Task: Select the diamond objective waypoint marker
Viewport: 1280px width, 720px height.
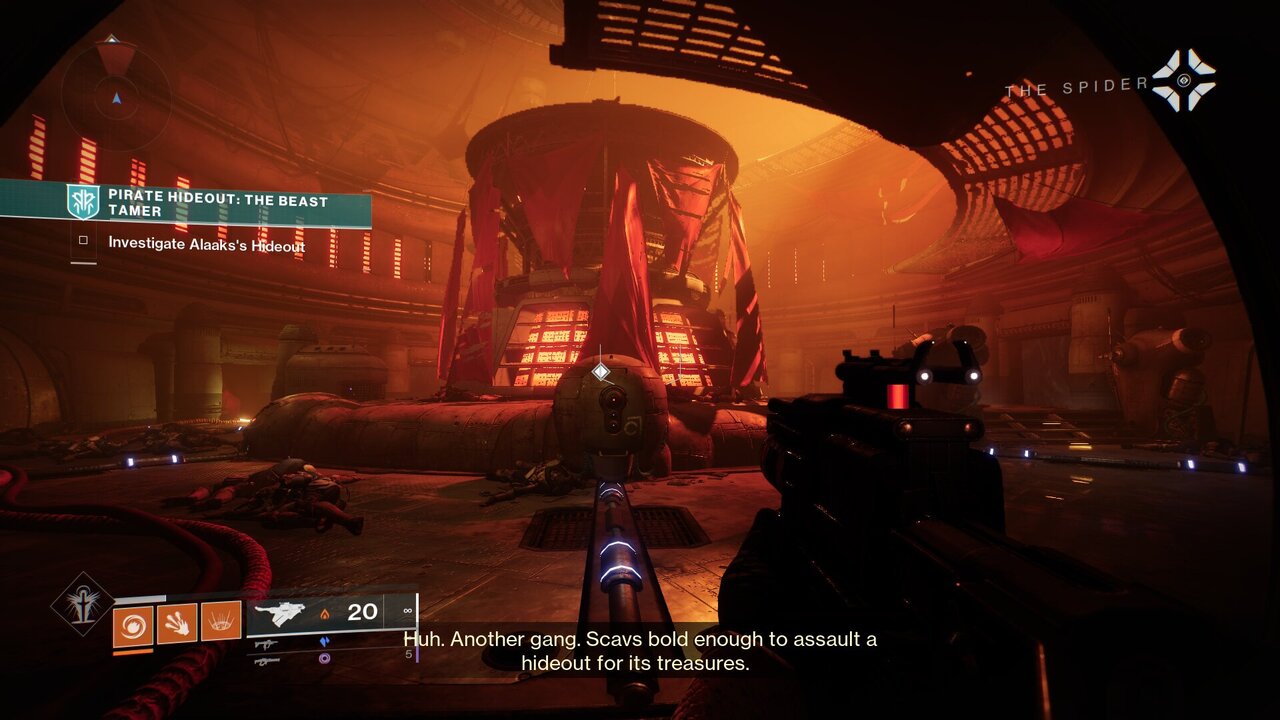Action: (601, 372)
